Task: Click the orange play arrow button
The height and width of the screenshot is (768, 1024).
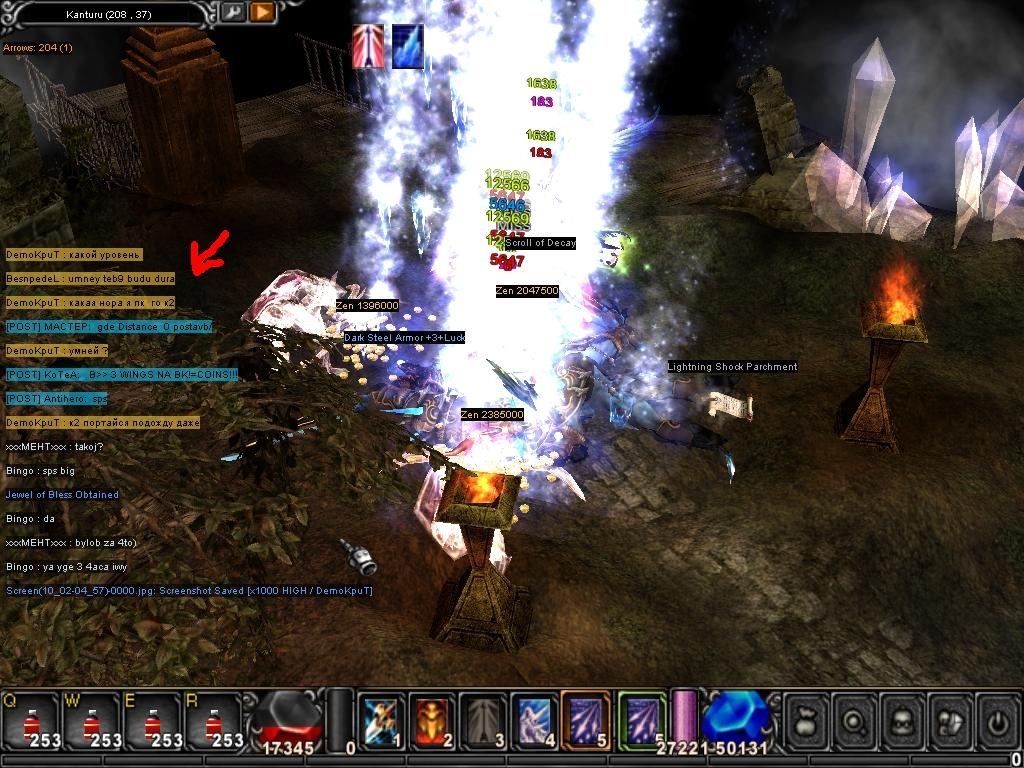Action: tap(262, 13)
